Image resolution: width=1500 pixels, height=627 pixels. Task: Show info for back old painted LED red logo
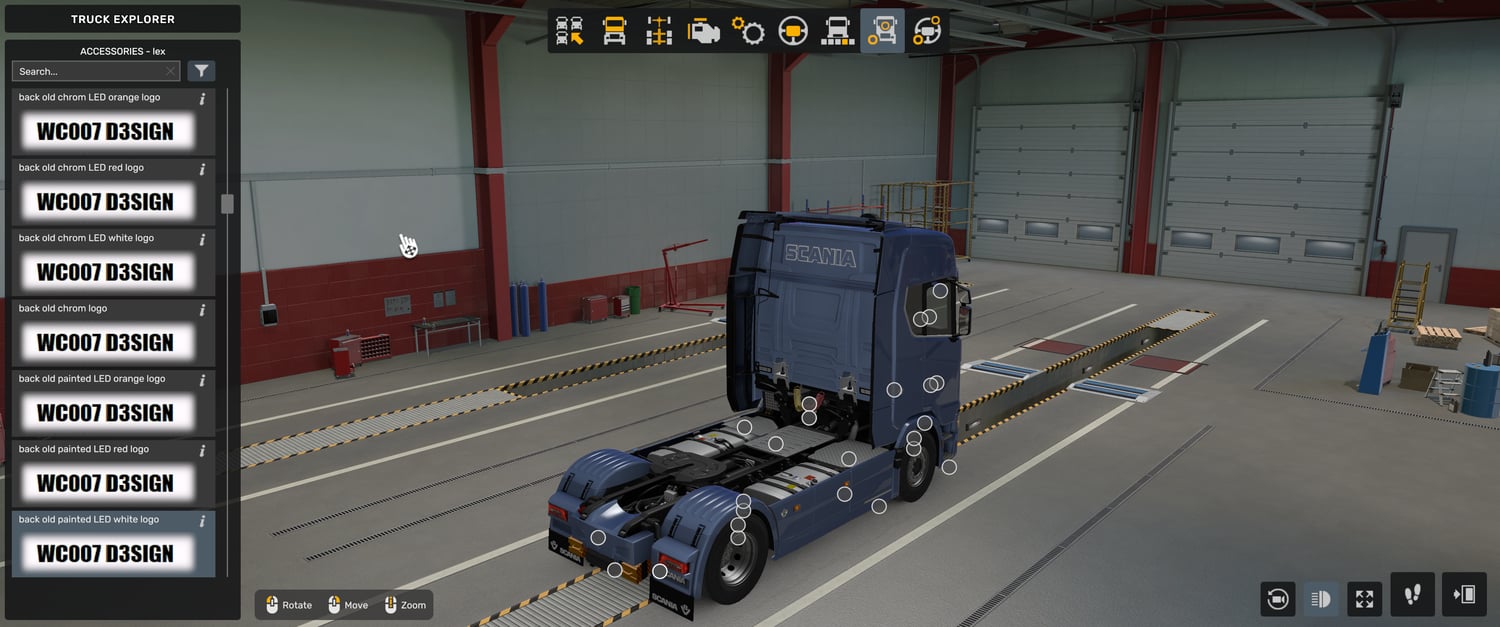[x=202, y=450]
